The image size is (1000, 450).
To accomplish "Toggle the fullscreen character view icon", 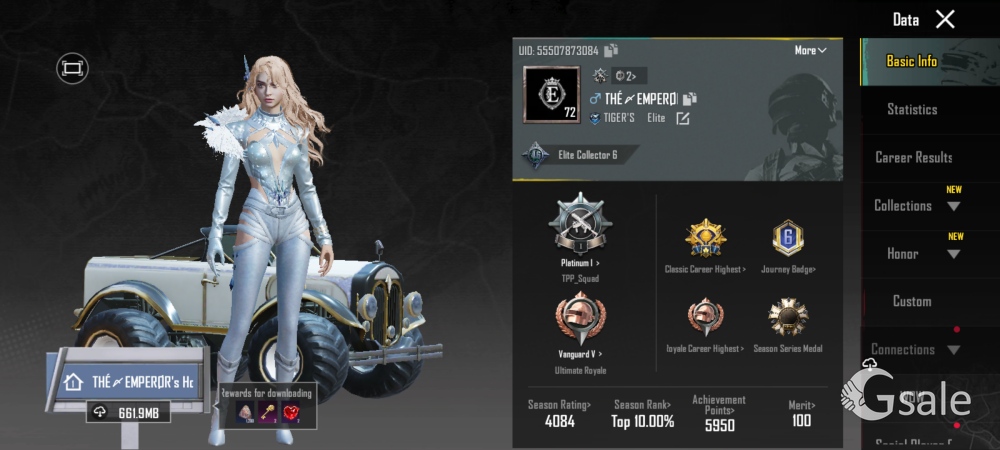I will [x=72, y=68].
